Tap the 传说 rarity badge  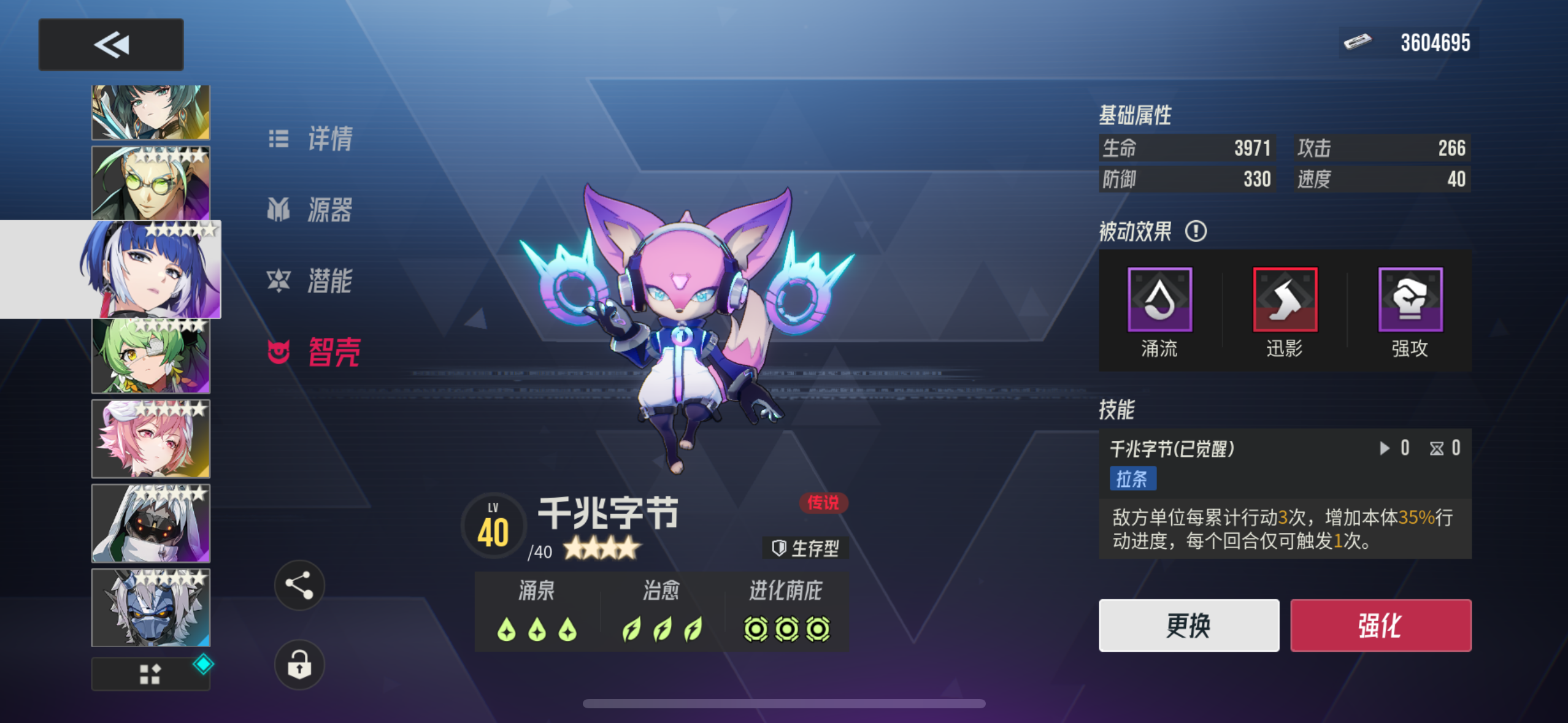pos(823,503)
